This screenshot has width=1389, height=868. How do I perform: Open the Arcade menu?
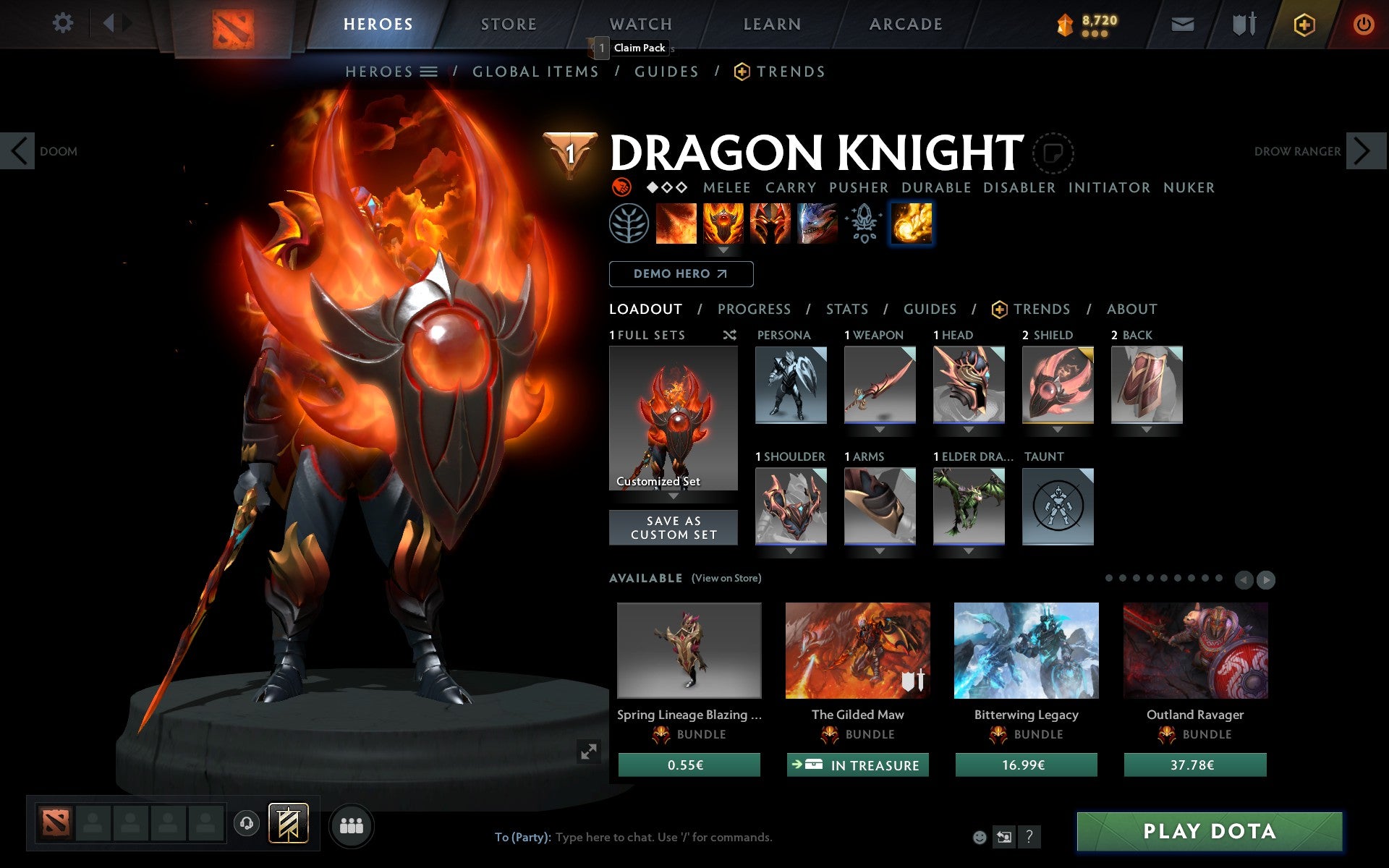[x=905, y=24]
